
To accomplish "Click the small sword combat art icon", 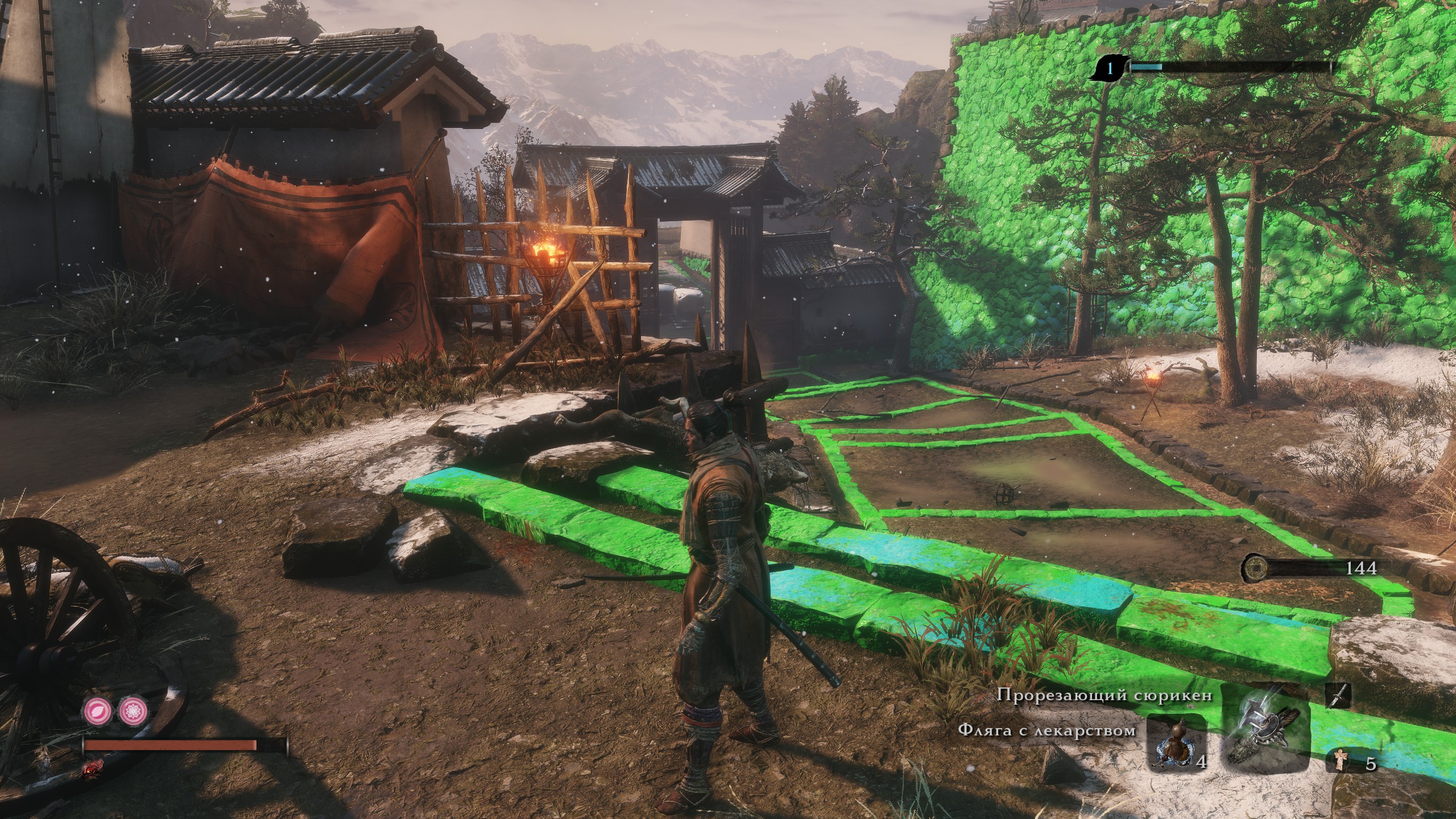I will click(x=1338, y=695).
